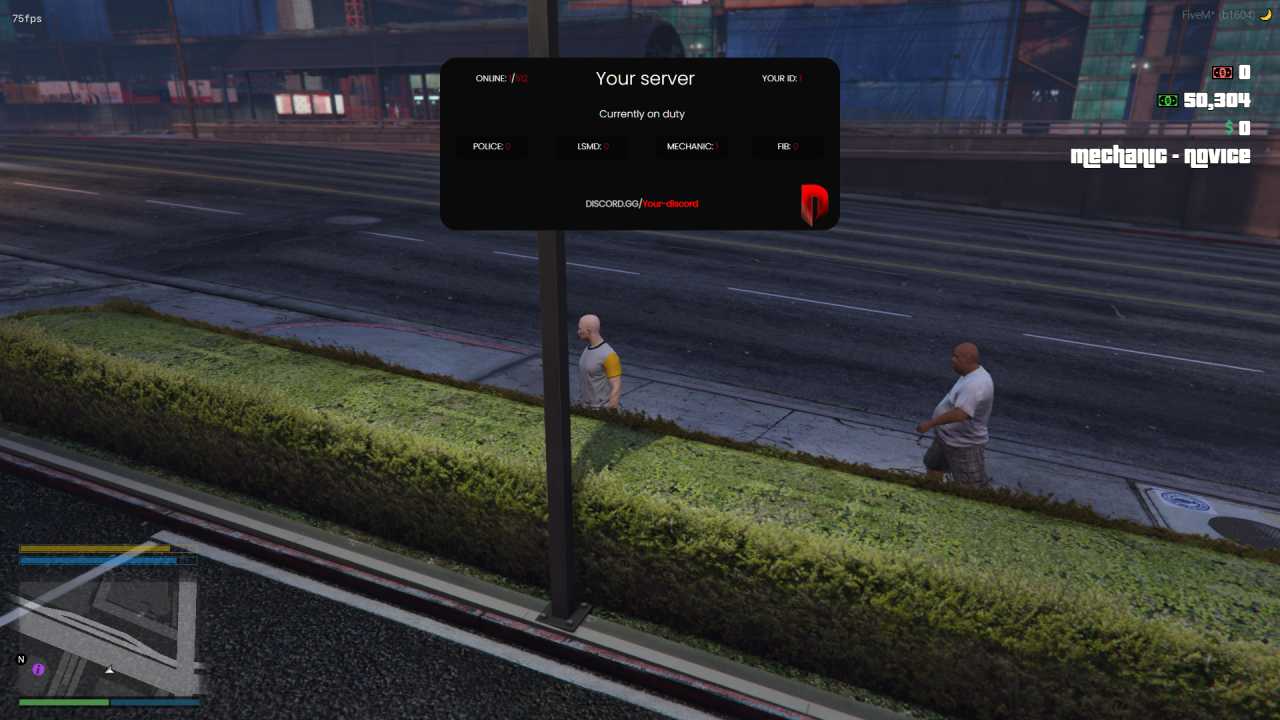Image resolution: width=1280 pixels, height=720 pixels.
Task: Toggle the LSMD duty slot
Action: pos(591,146)
